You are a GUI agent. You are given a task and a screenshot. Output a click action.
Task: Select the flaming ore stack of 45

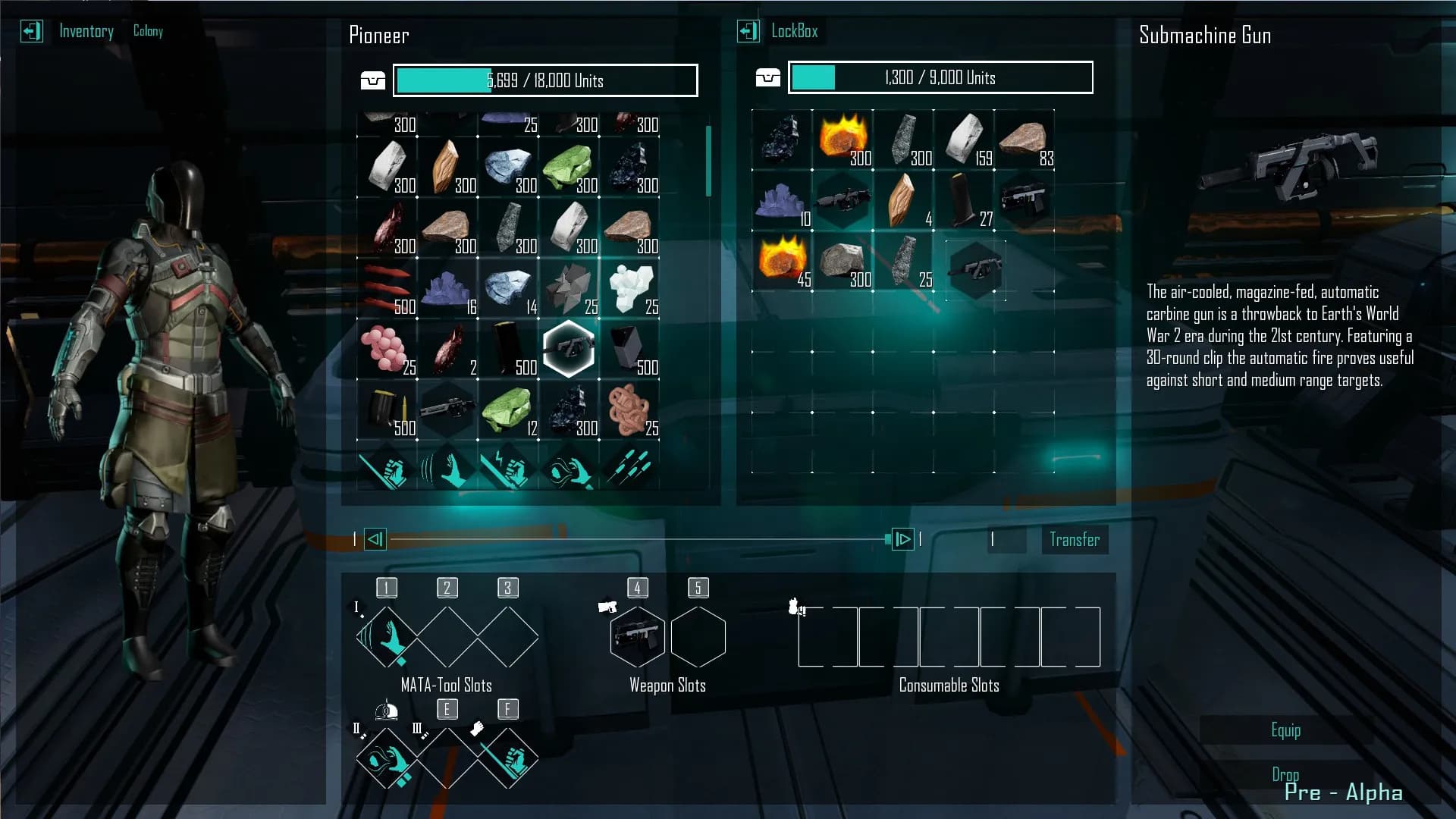click(x=781, y=259)
